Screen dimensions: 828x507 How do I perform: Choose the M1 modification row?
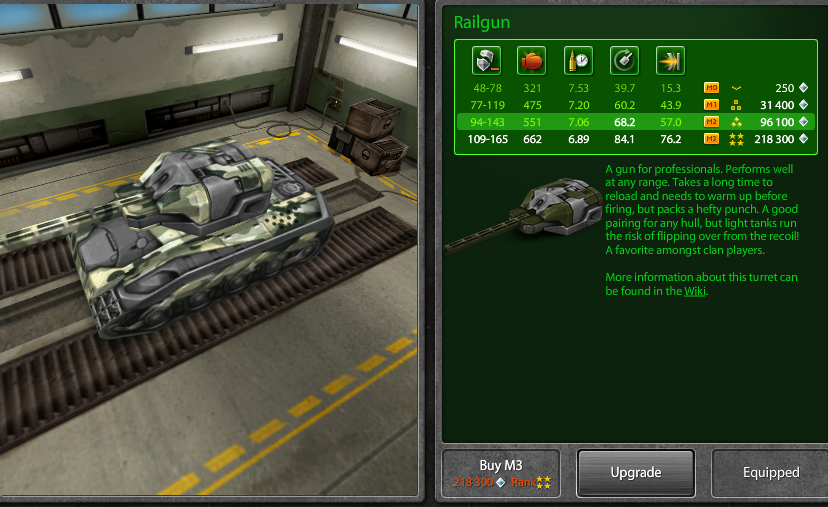pyautogui.click(x=635, y=105)
